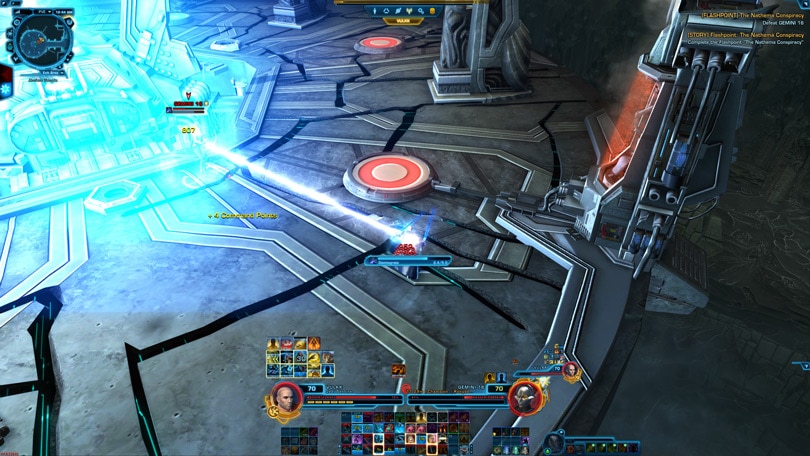
Task: Open the top menu bar icons
Action: pyautogui.click(x=404, y=11)
